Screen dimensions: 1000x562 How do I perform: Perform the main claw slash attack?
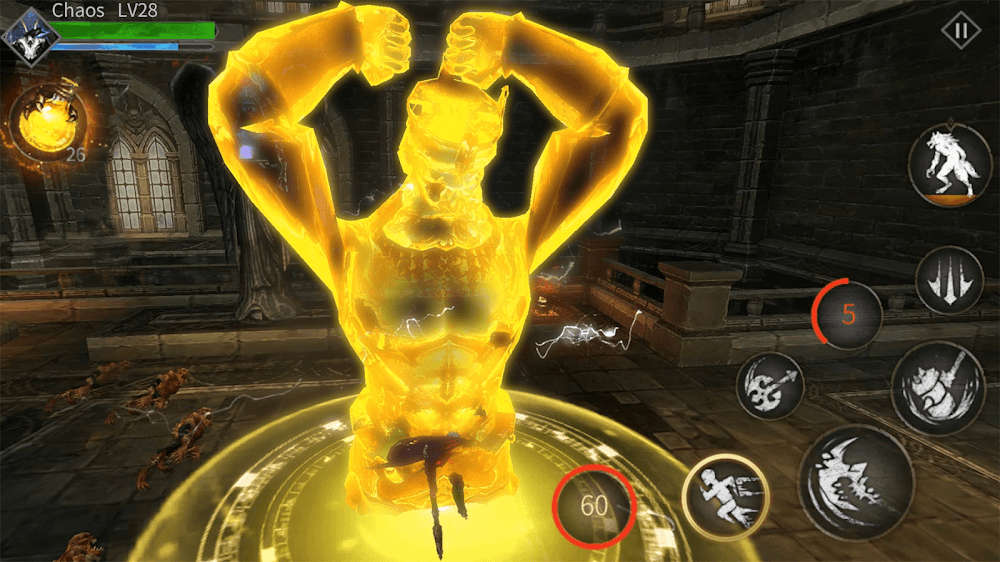(855, 482)
